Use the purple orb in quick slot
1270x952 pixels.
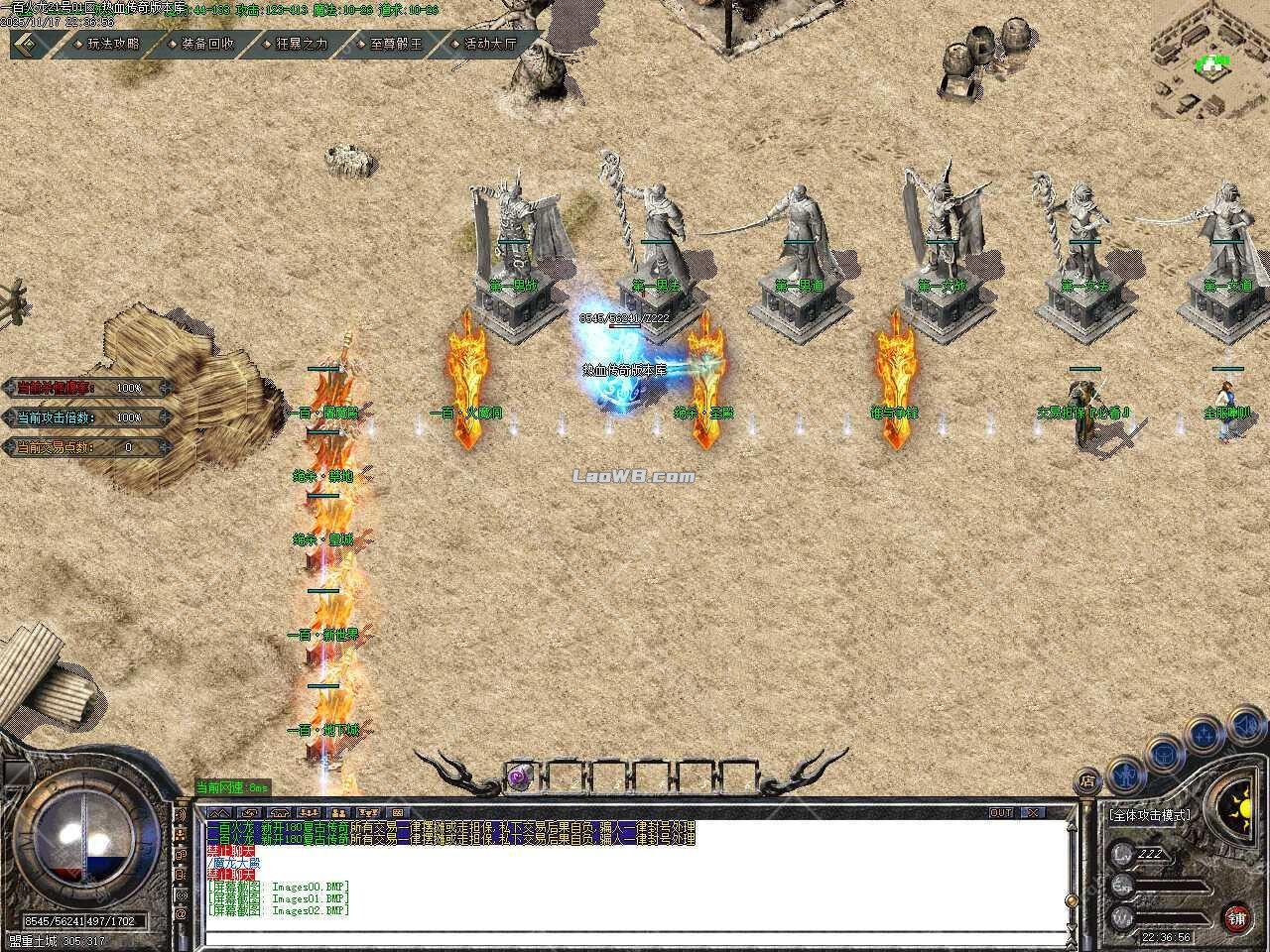click(x=518, y=776)
